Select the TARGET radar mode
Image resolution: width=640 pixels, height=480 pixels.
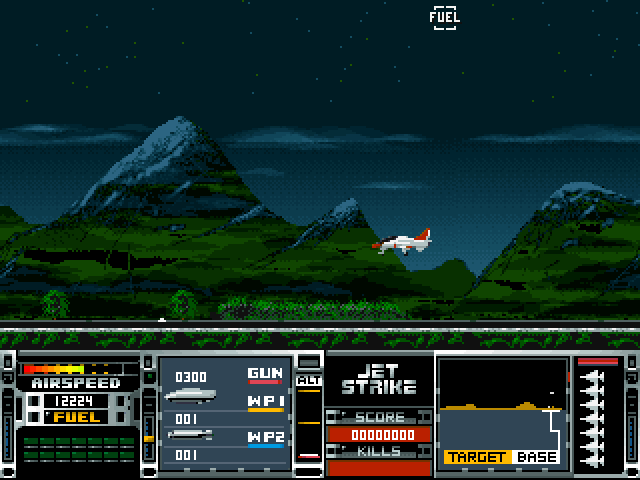click(477, 457)
